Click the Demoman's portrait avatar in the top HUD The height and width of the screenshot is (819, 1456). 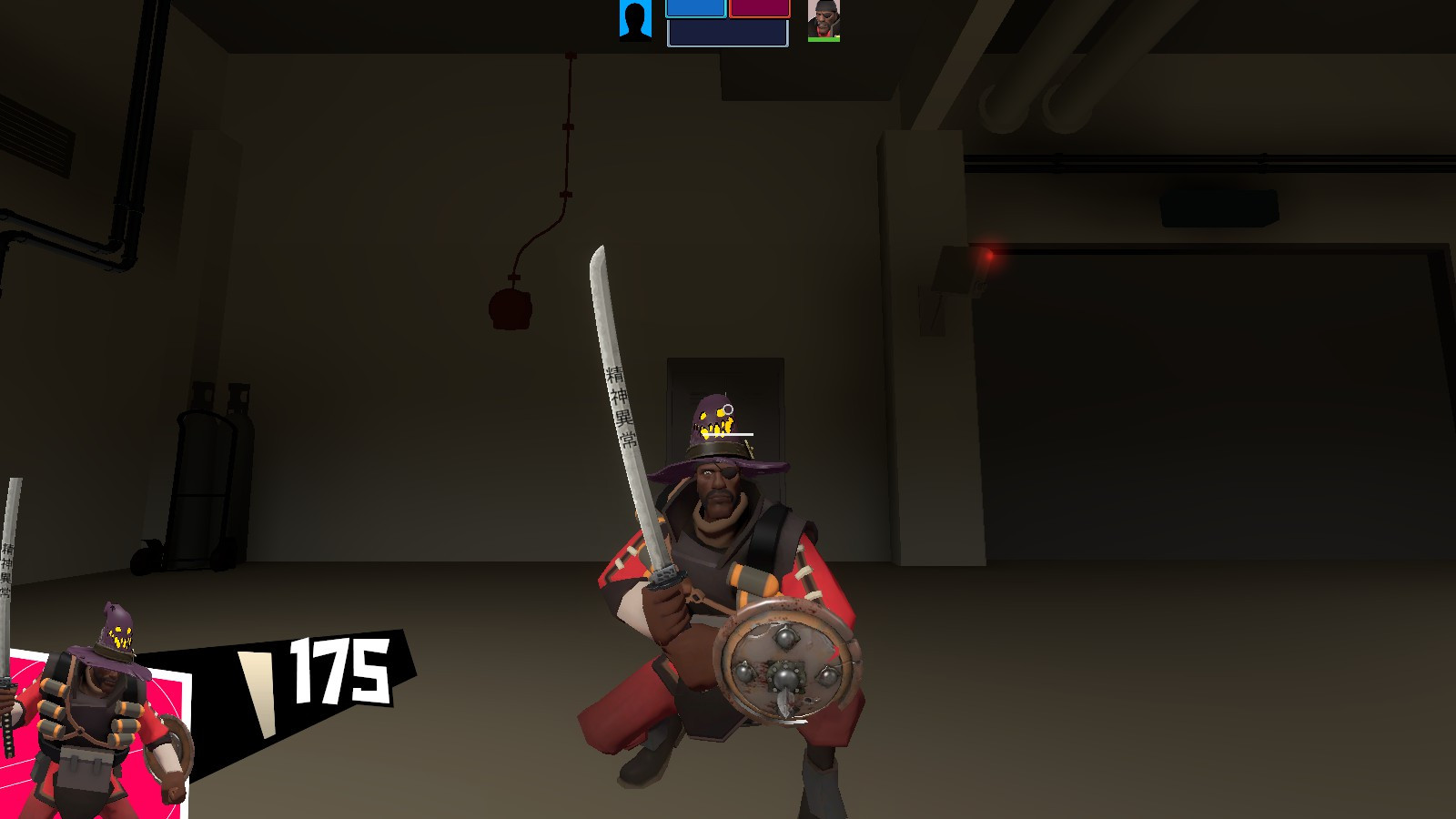point(824,20)
